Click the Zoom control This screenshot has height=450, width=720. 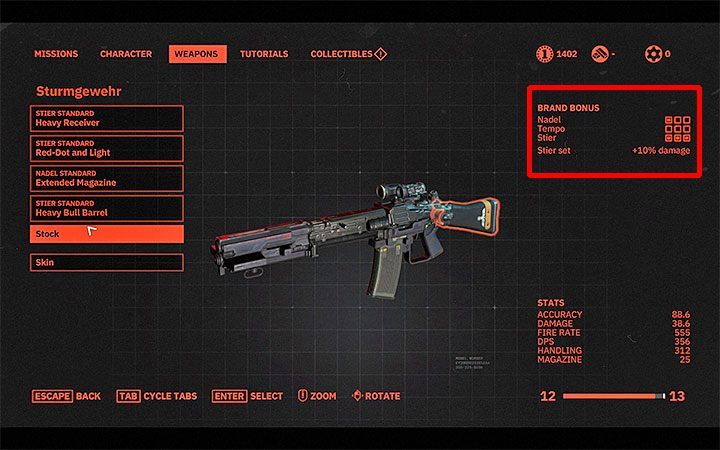point(317,396)
